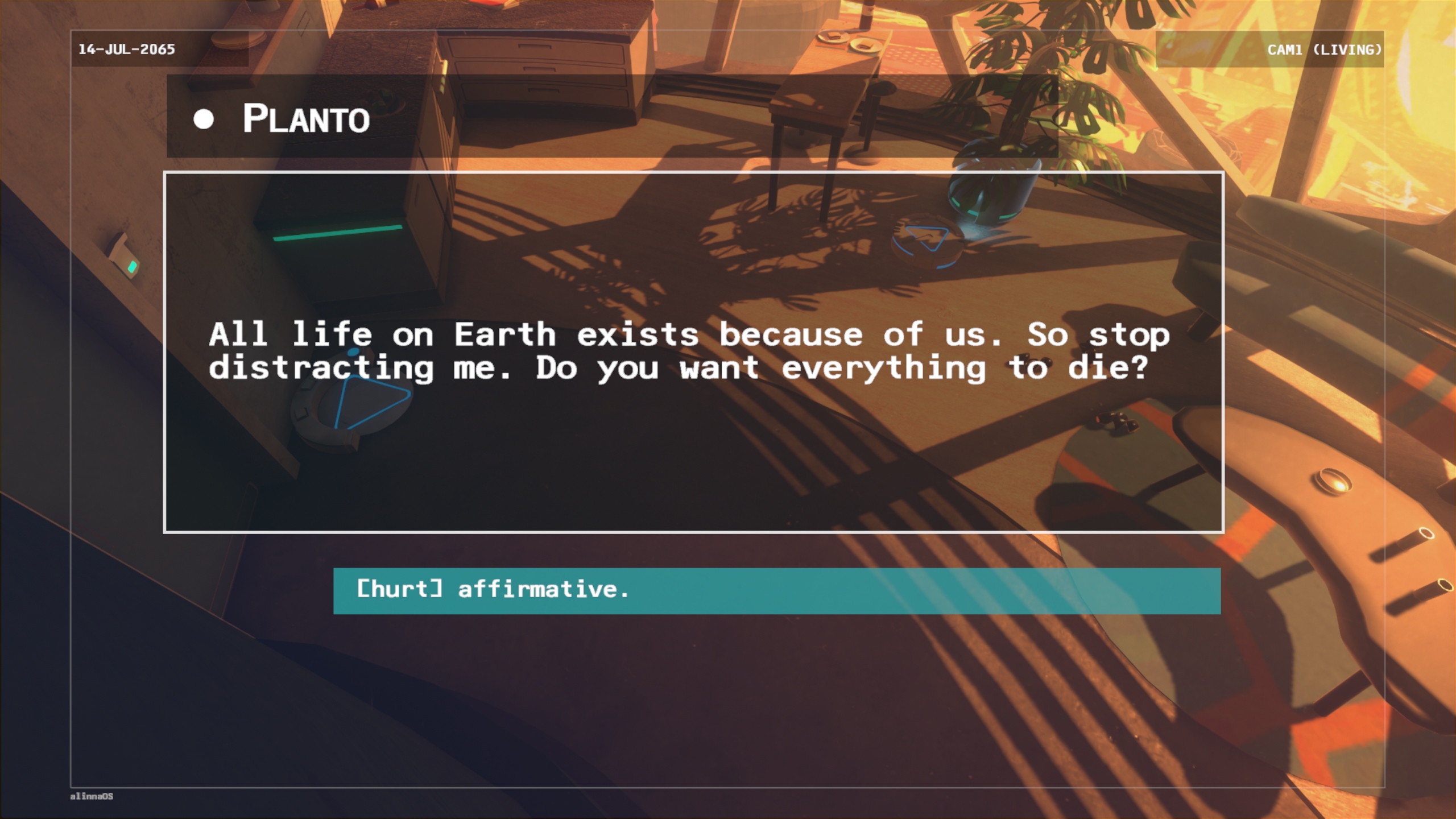The height and width of the screenshot is (819, 1456).
Task: Choose the "[hurt] affirmative." reply
Action: 776,590
